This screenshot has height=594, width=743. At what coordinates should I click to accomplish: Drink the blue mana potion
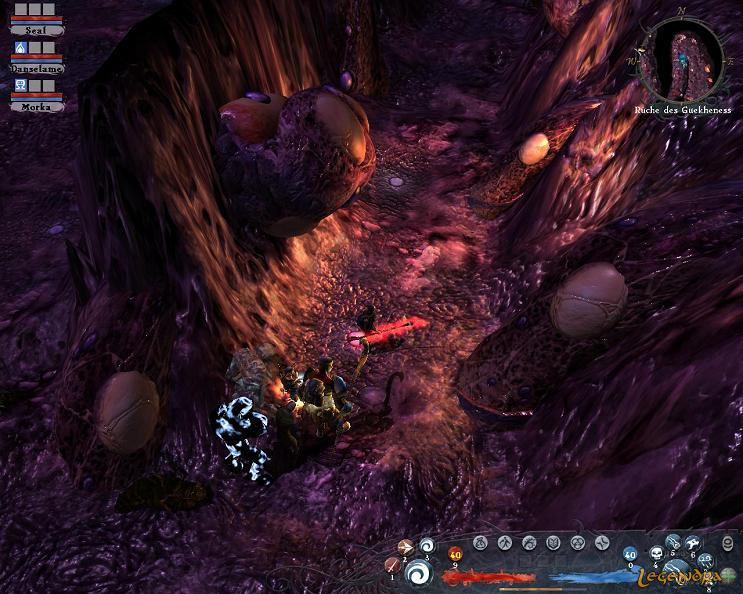[x=630, y=554]
